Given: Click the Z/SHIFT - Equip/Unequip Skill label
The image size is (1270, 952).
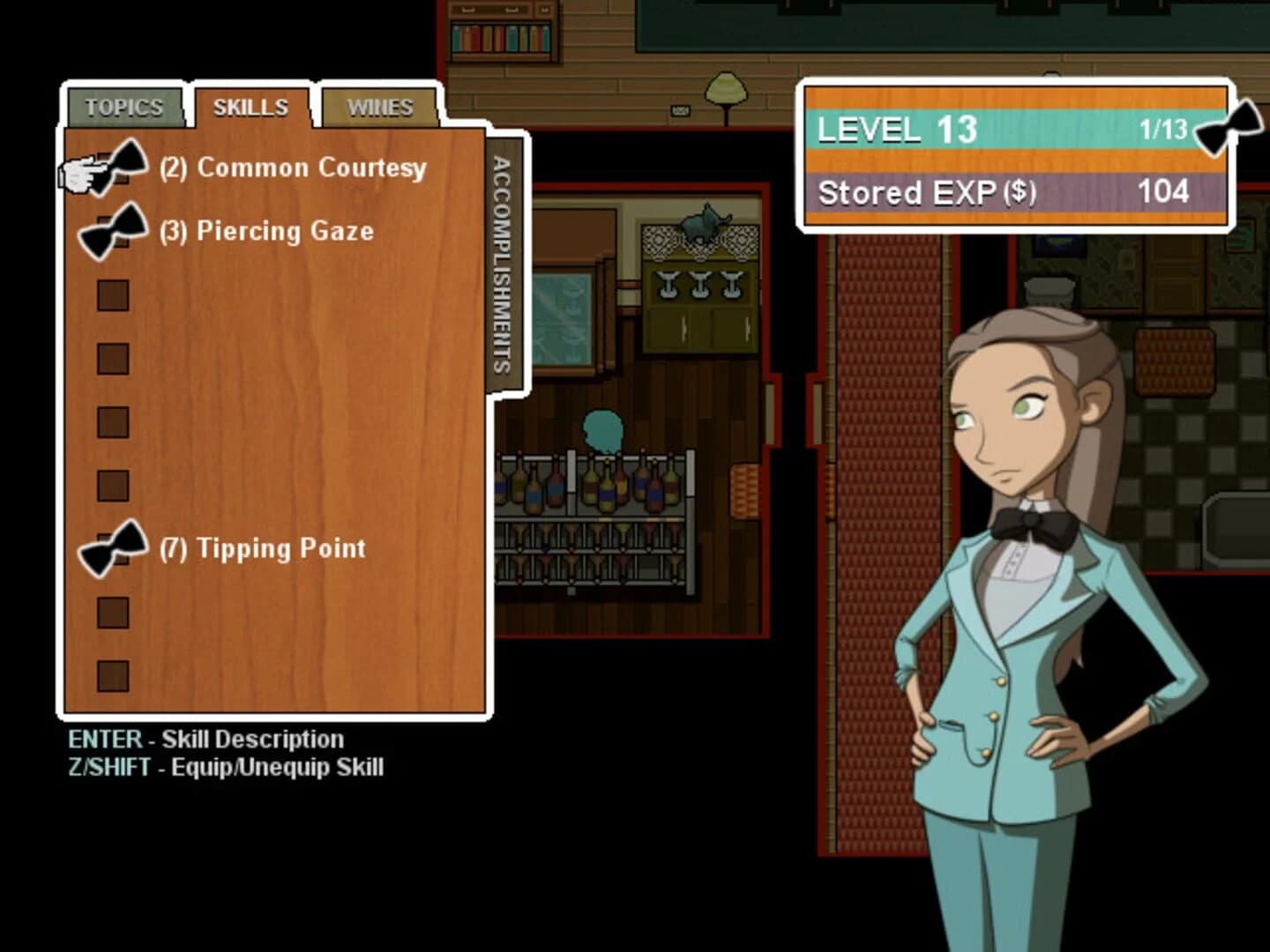Looking at the screenshot, I should point(226,767).
